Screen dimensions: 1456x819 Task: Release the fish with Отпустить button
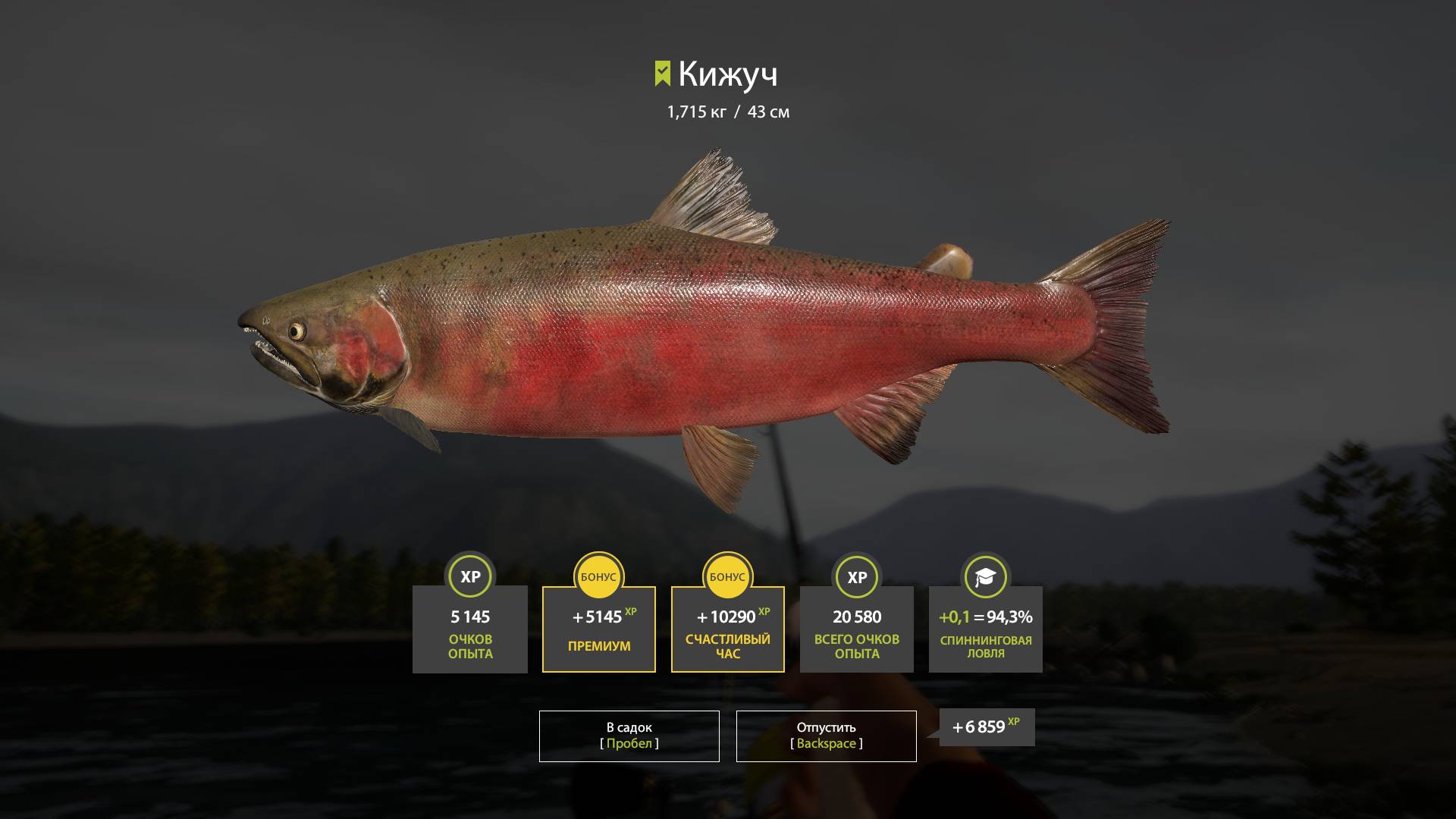pyautogui.click(x=826, y=736)
